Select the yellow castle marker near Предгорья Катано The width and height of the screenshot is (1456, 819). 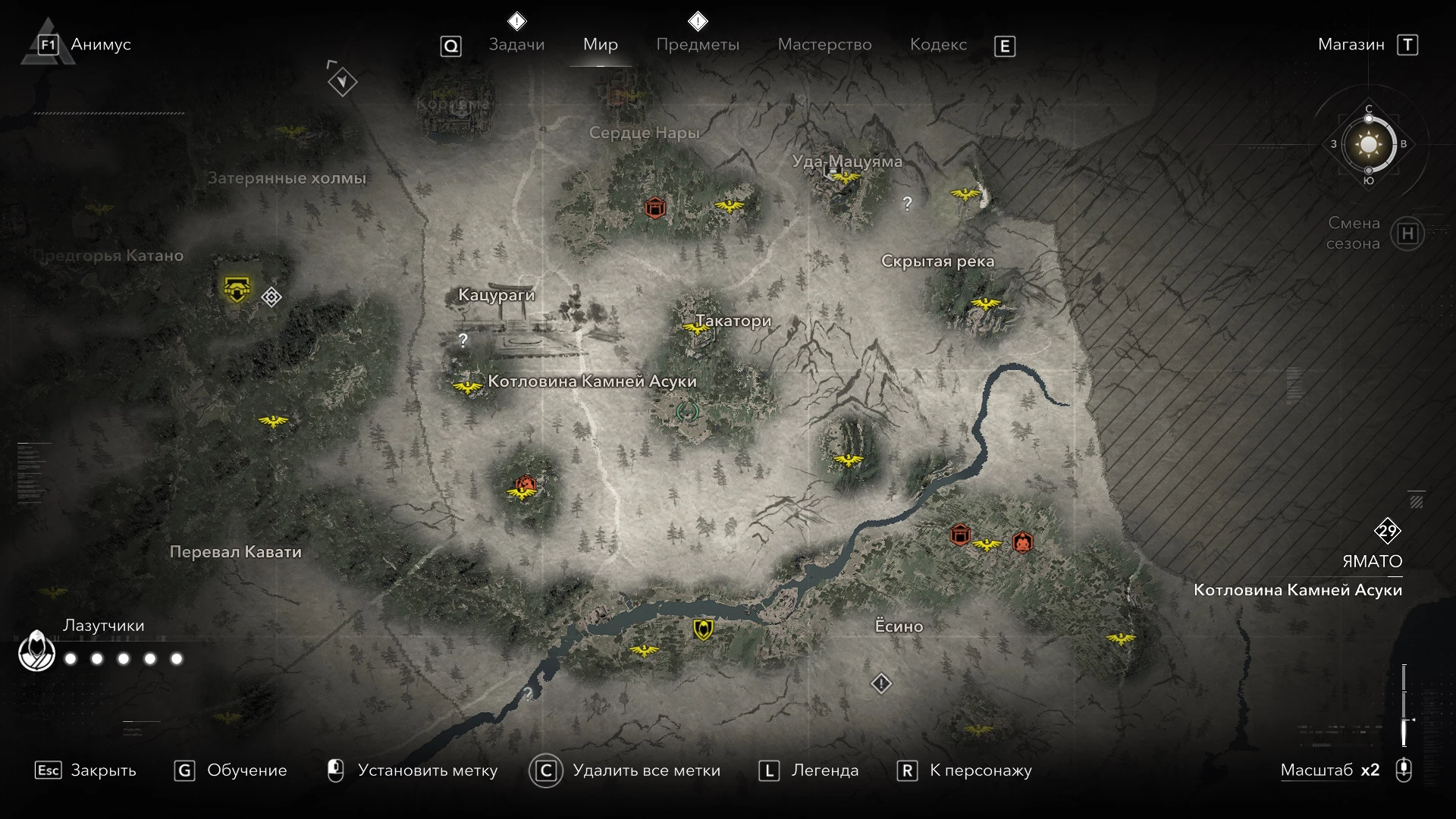tap(237, 289)
